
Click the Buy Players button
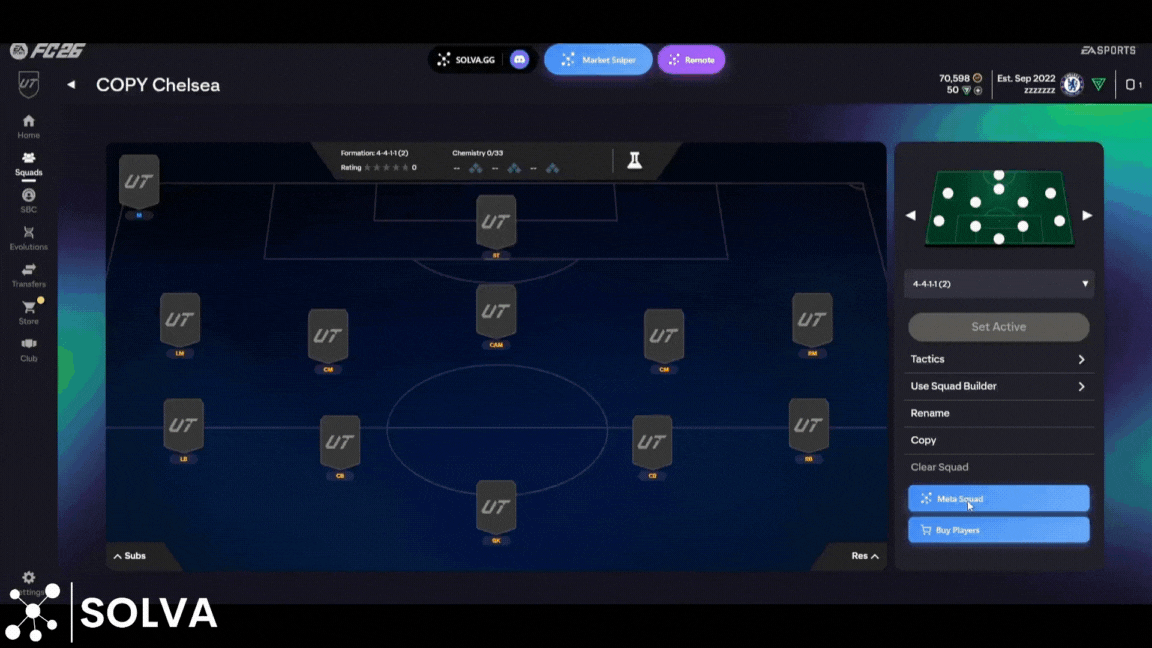pyautogui.click(x=998, y=530)
